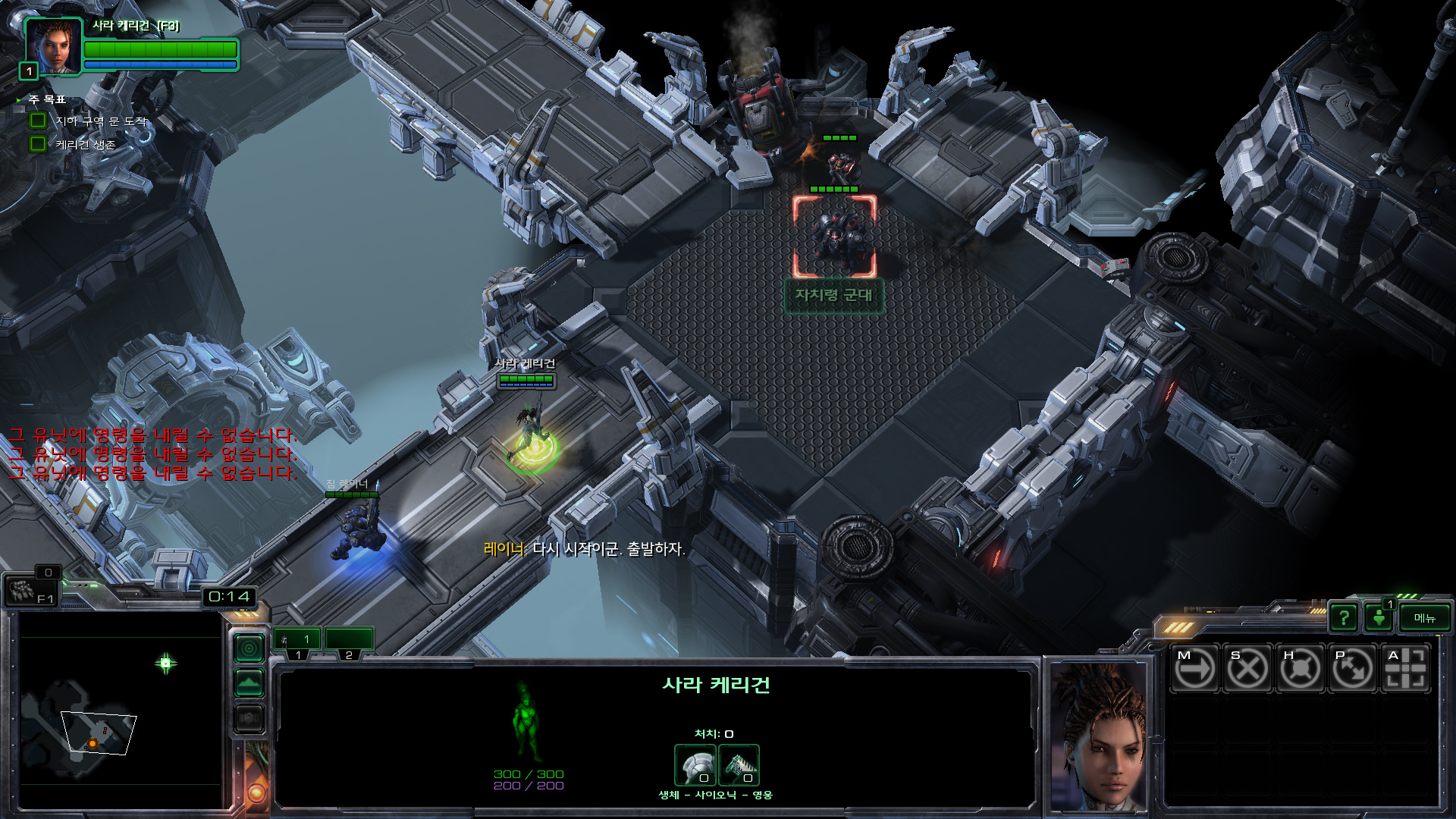Select the Hold Position command
Viewport: 1456px width, 819px height.
point(1300,669)
